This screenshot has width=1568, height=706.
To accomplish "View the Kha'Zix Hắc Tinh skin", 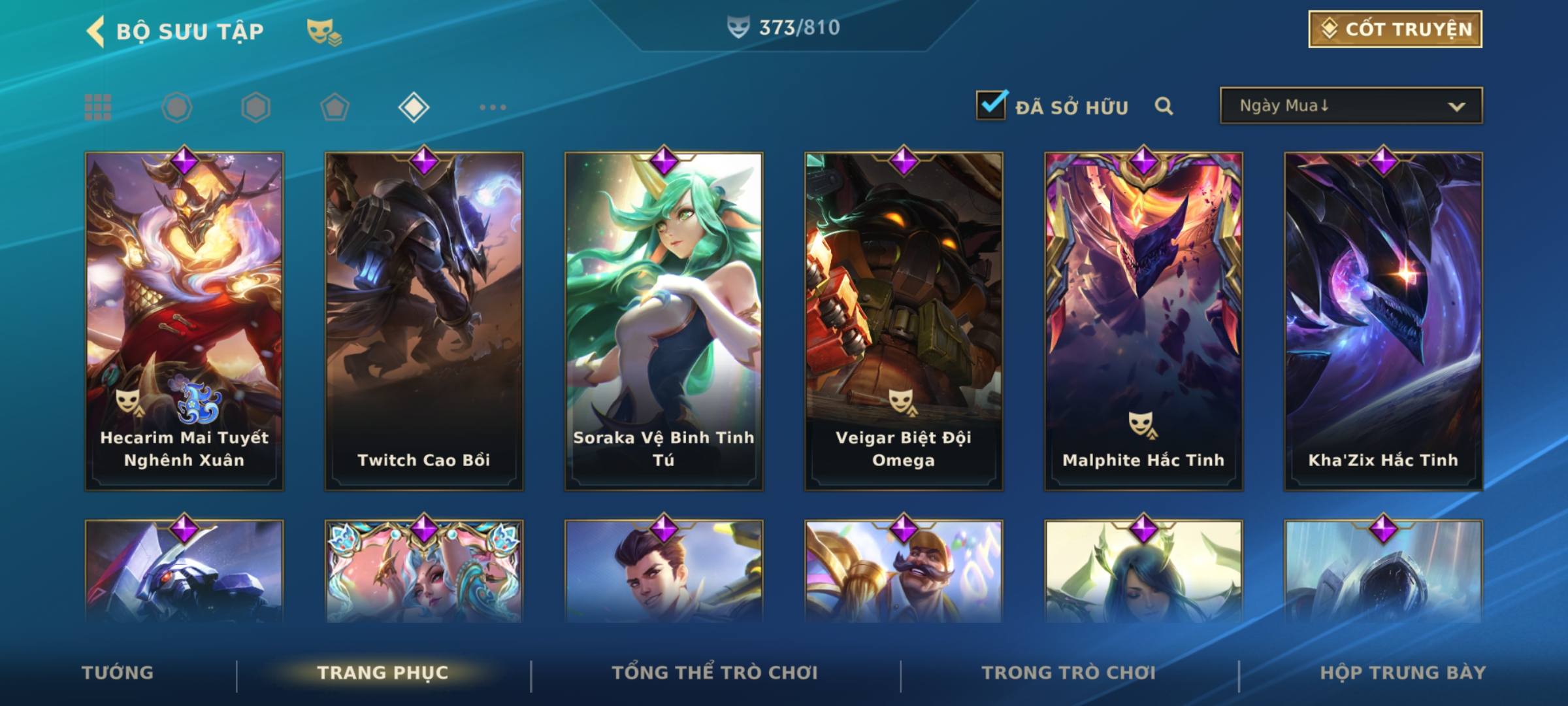I will coord(1383,320).
